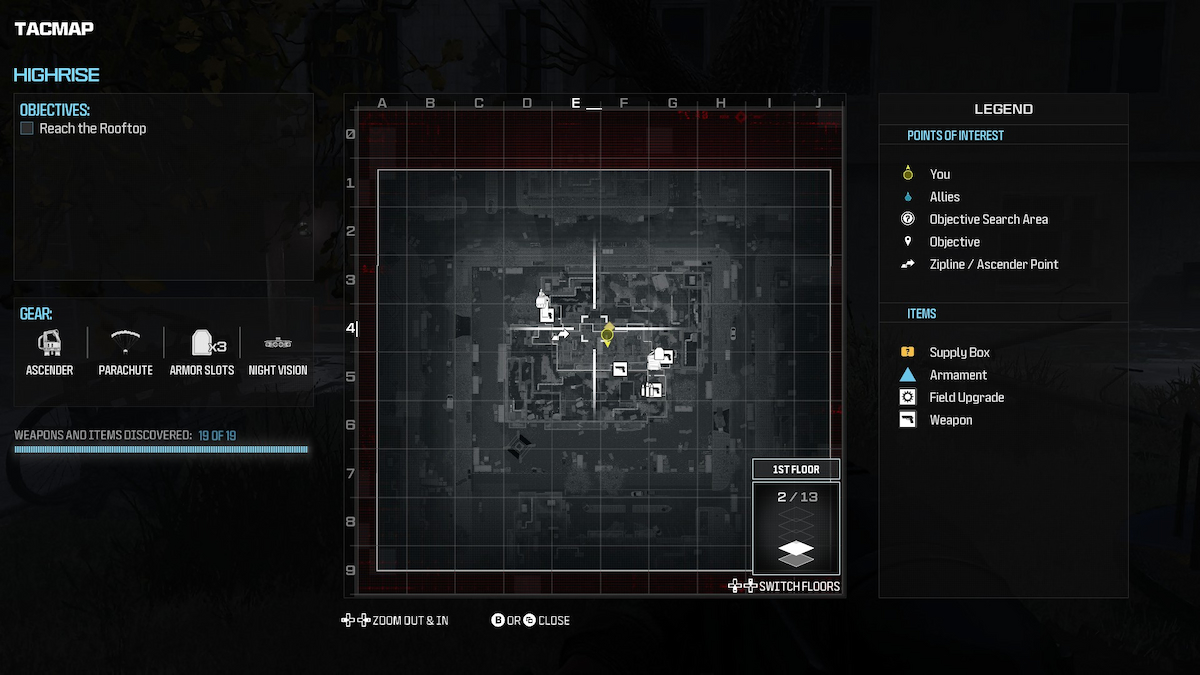Select the Ascender gear icon

(x=49, y=344)
